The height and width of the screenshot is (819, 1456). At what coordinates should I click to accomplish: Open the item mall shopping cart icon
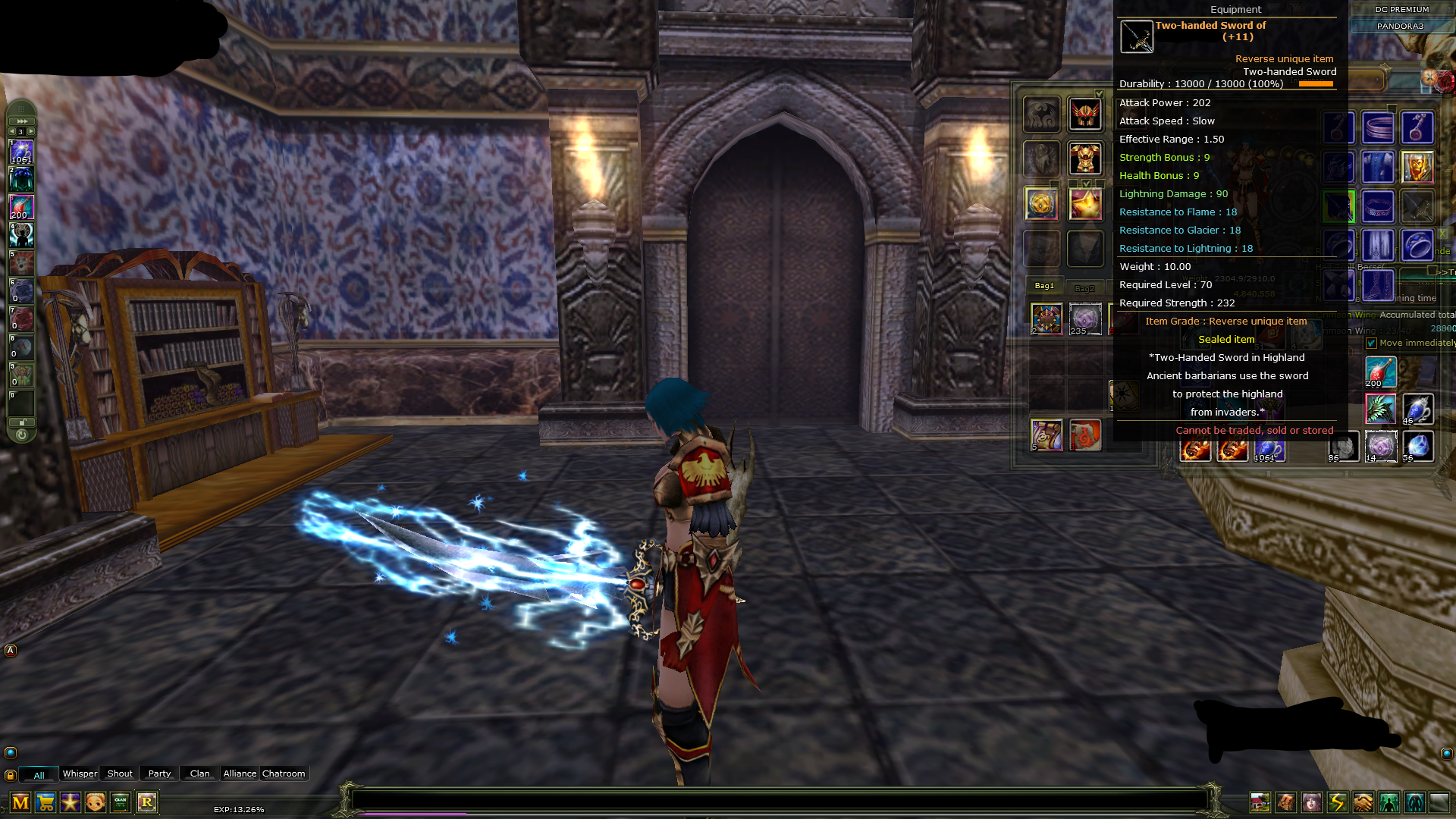tap(44, 801)
